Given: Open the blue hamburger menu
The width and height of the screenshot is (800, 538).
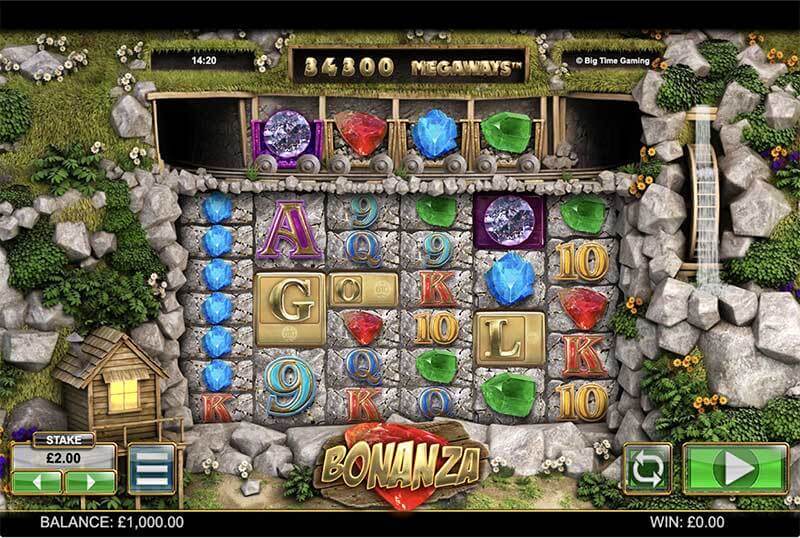Looking at the screenshot, I should 152,468.
